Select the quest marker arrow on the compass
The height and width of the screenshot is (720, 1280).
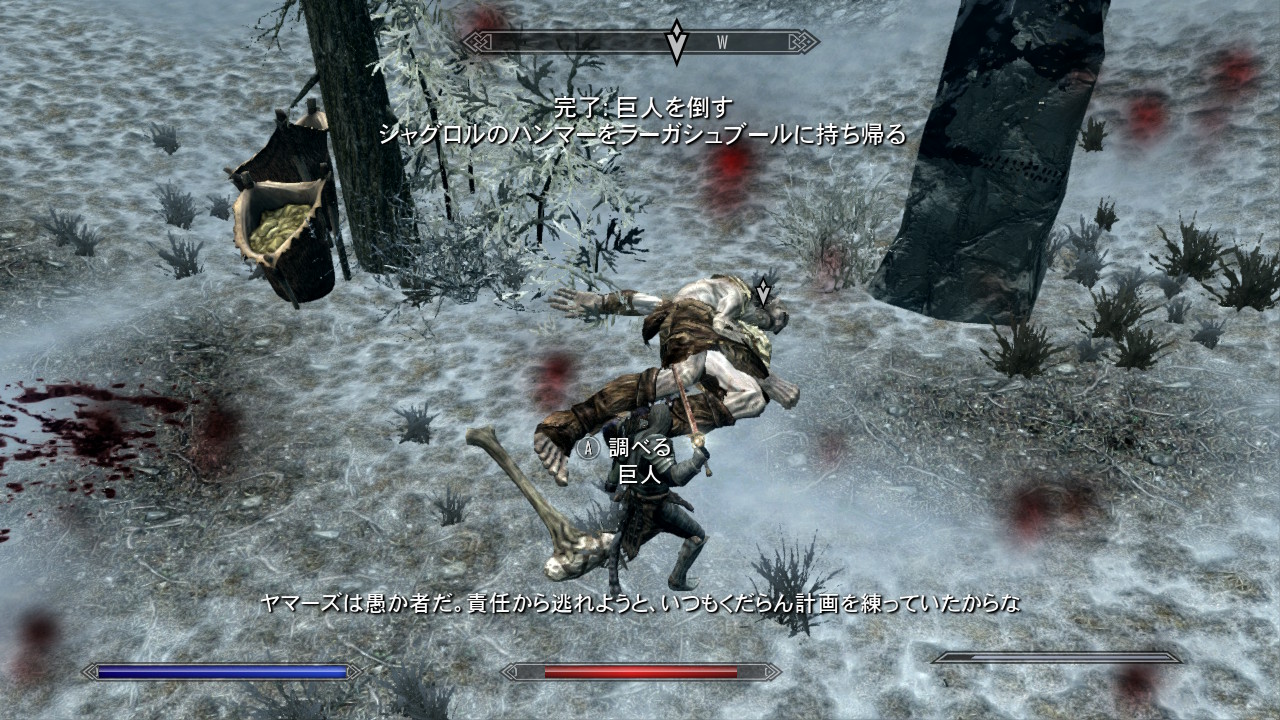coord(677,42)
